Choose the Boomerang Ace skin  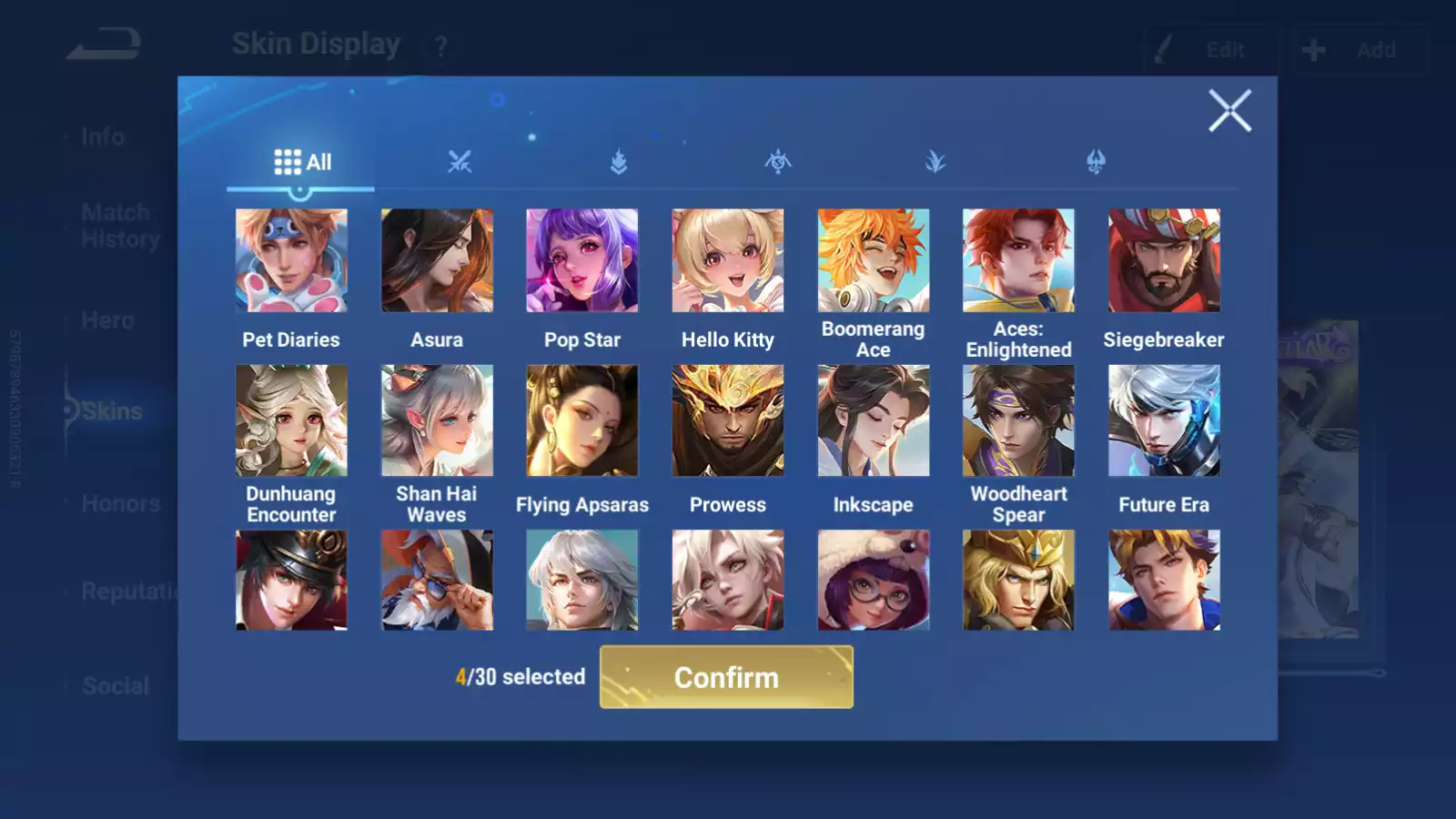tap(874, 260)
